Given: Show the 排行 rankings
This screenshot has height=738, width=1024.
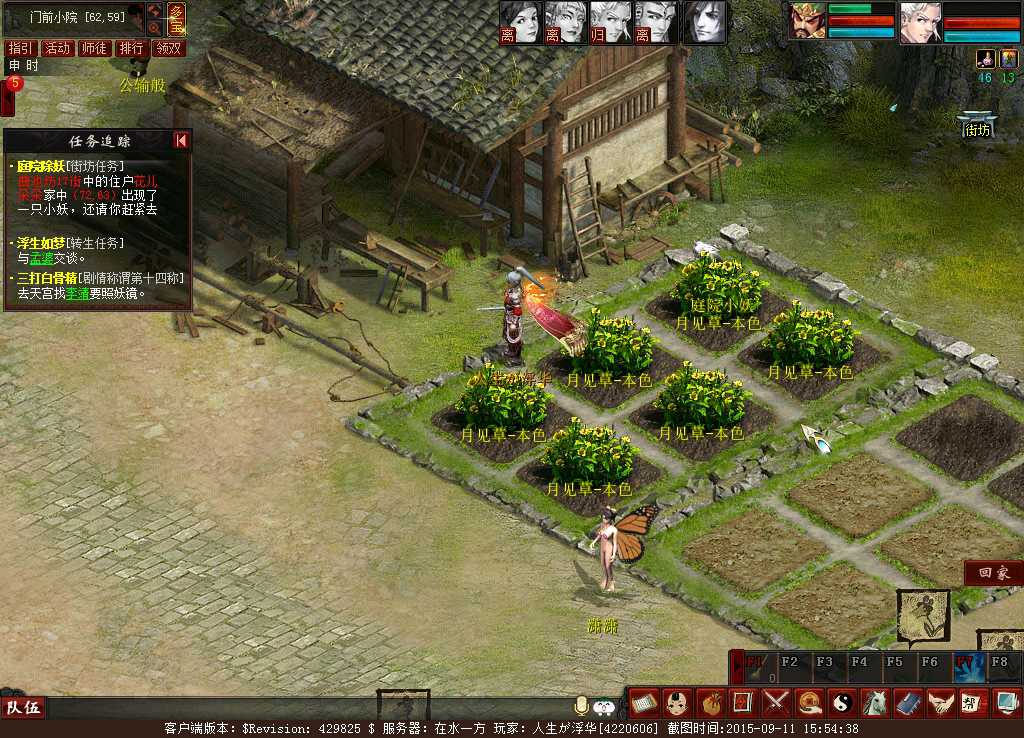Looking at the screenshot, I should [x=131, y=48].
